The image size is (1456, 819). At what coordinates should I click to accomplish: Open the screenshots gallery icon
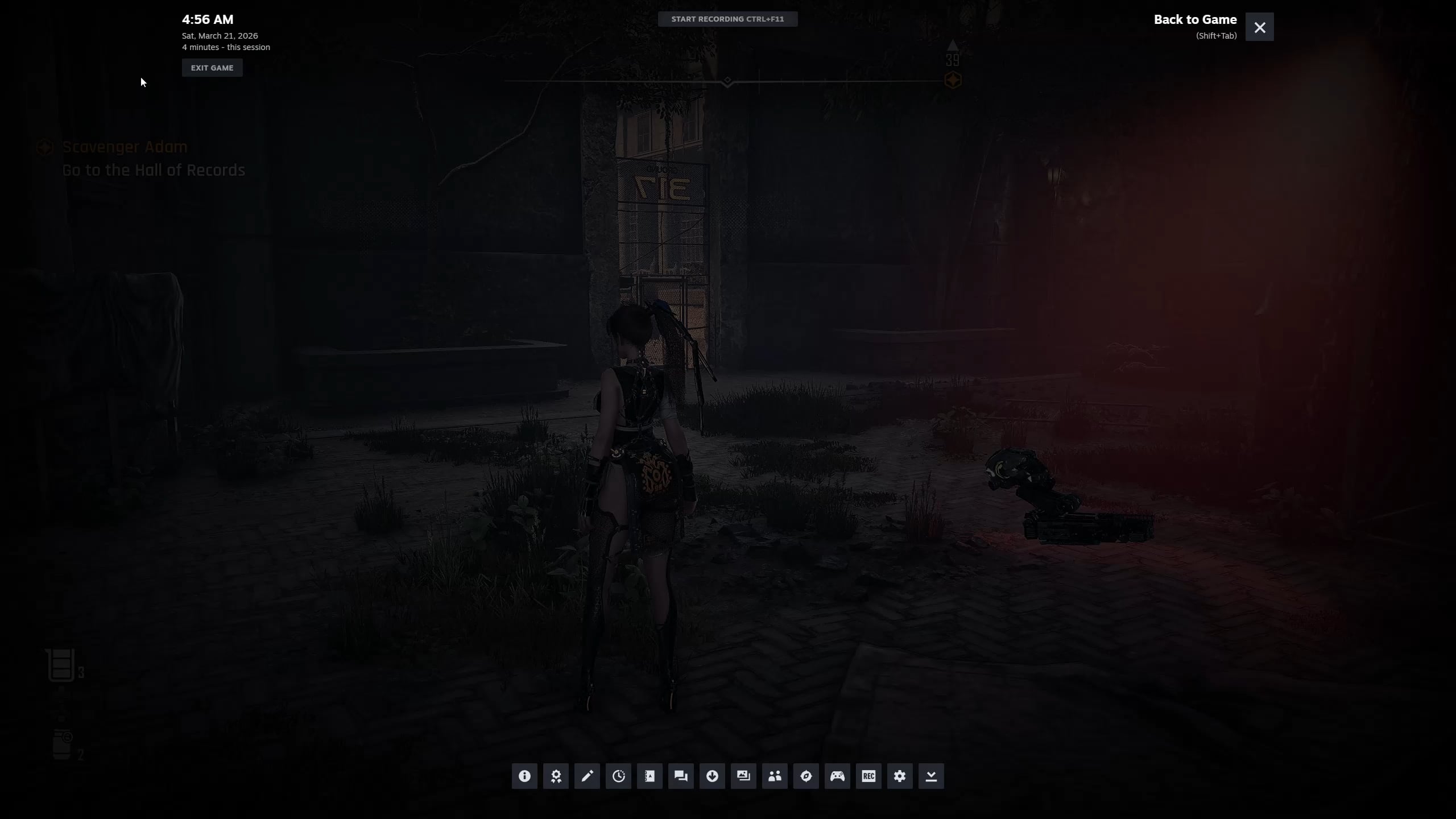tap(743, 776)
